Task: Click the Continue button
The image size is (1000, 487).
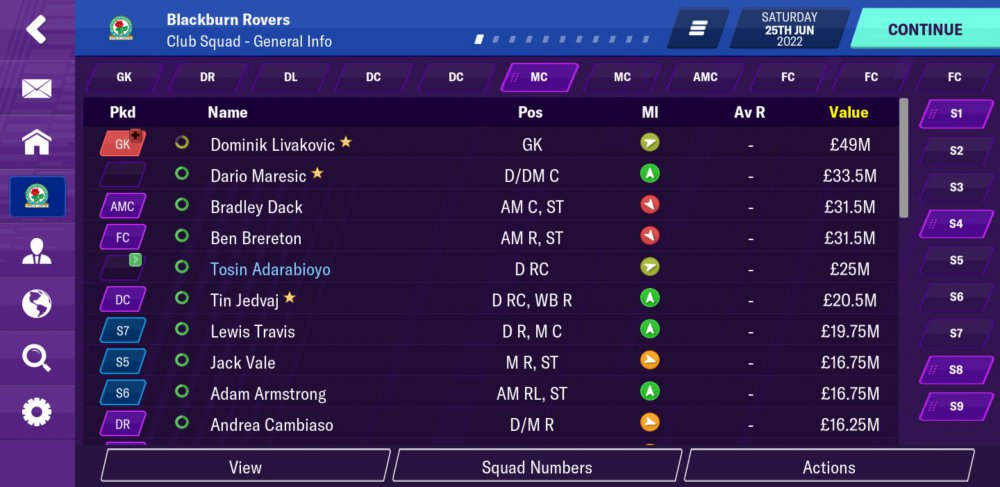Action: [x=925, y=29]
